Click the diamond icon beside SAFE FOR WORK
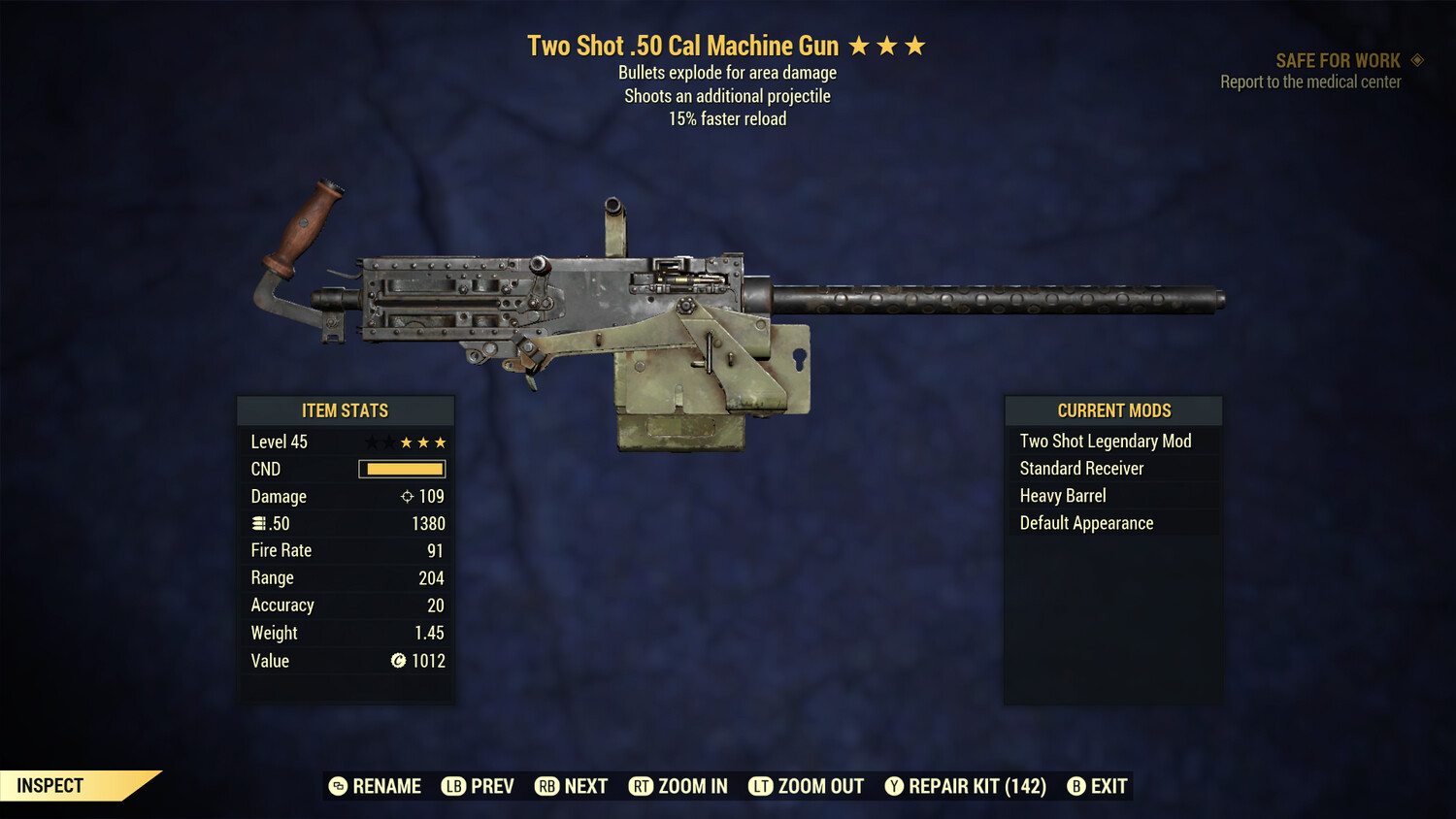 tap(1416, 60)
